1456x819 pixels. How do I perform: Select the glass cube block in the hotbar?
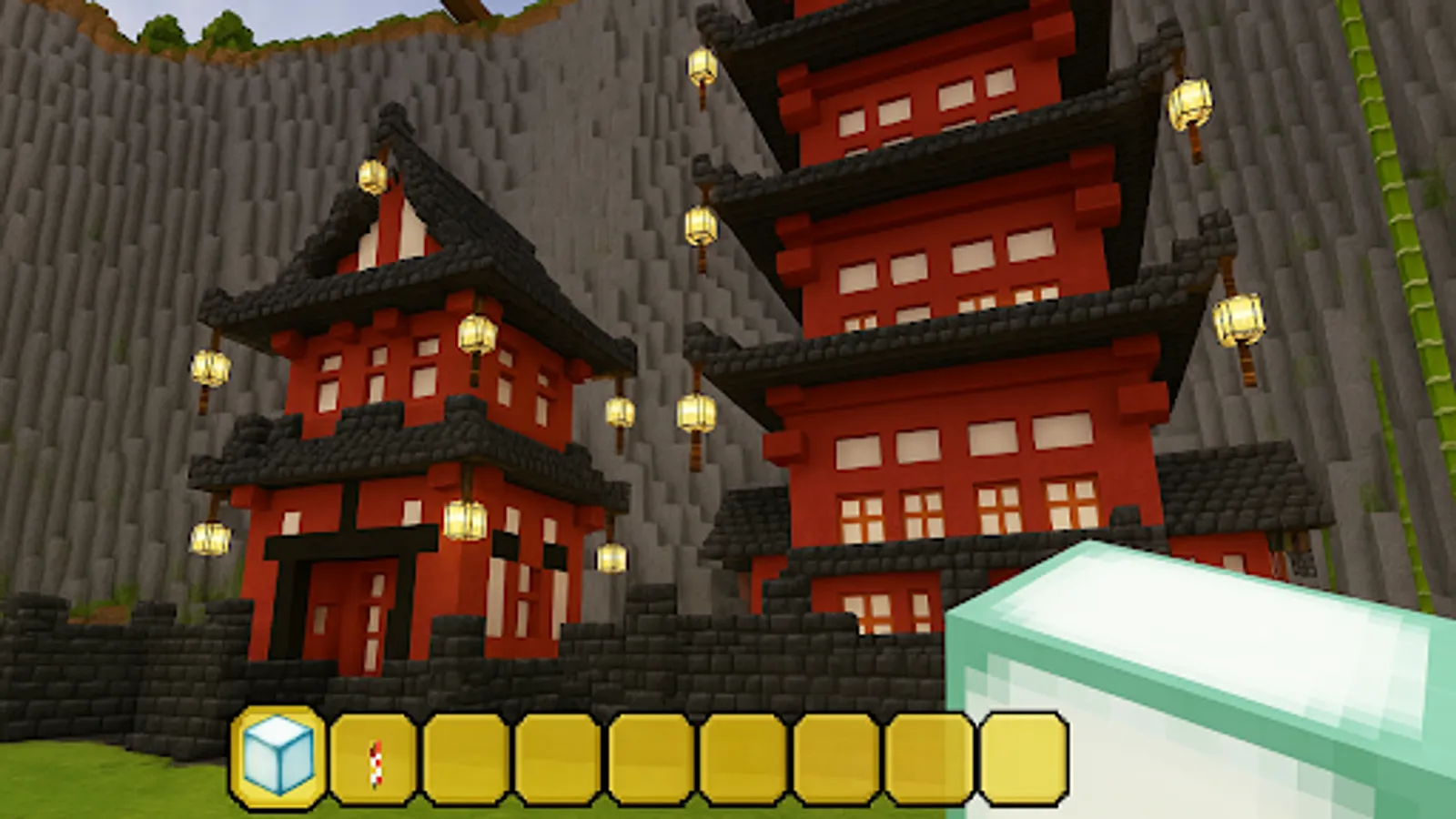(x=278, y=757)
